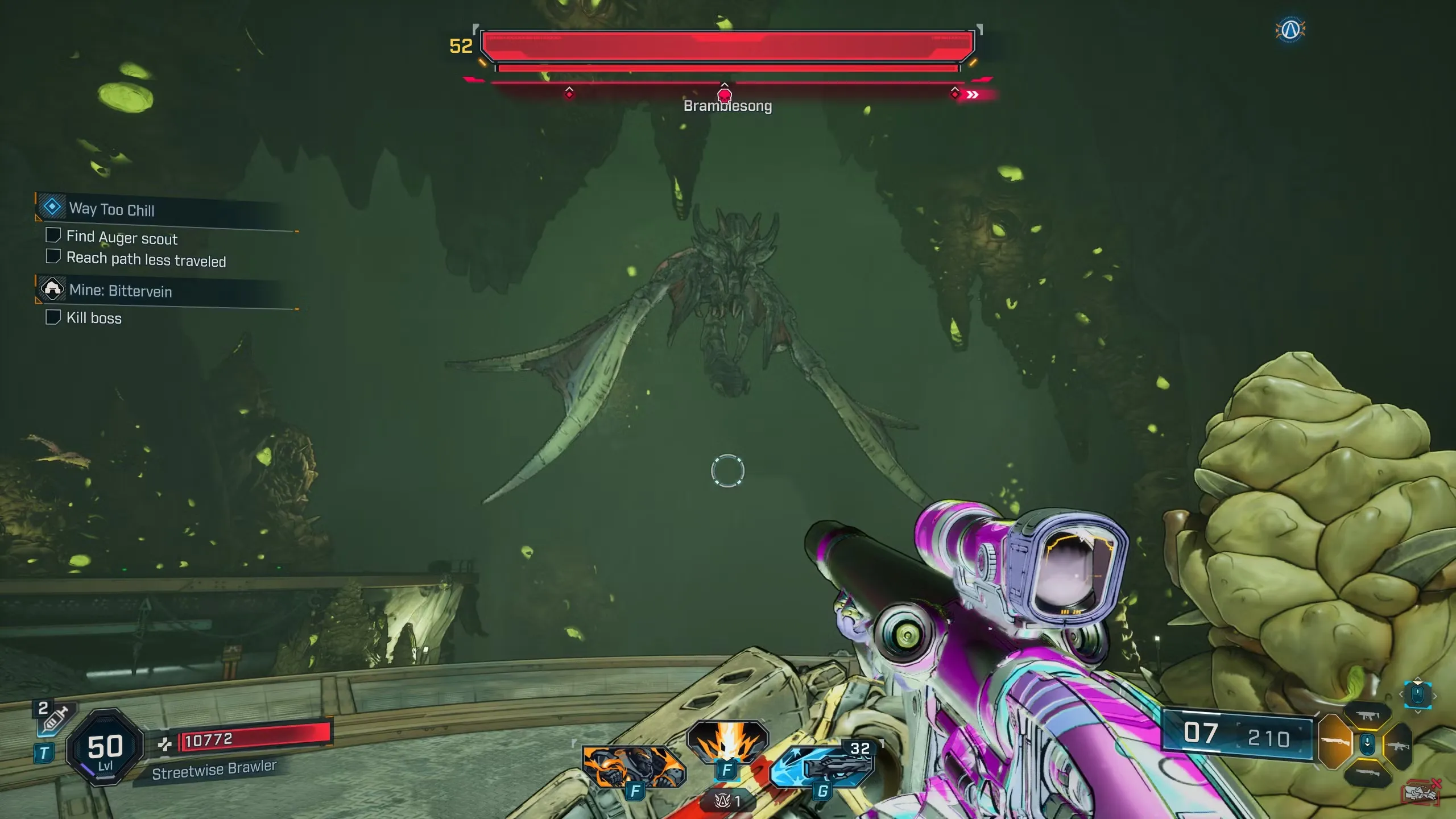The height and width of the screenshot is (819, 1456).
Task: Tick the Kill boss objective checkbox
Action: tap(53, 317)
